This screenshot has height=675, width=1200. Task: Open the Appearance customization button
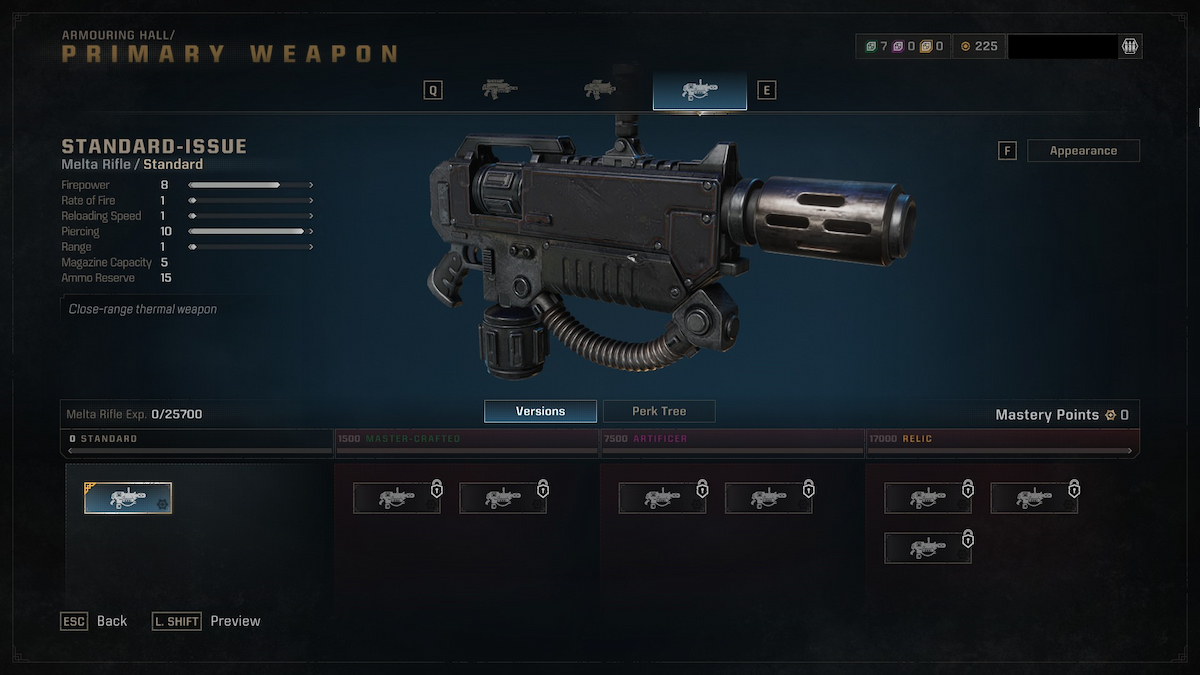pyautogui.click(x=1083, y=151)
